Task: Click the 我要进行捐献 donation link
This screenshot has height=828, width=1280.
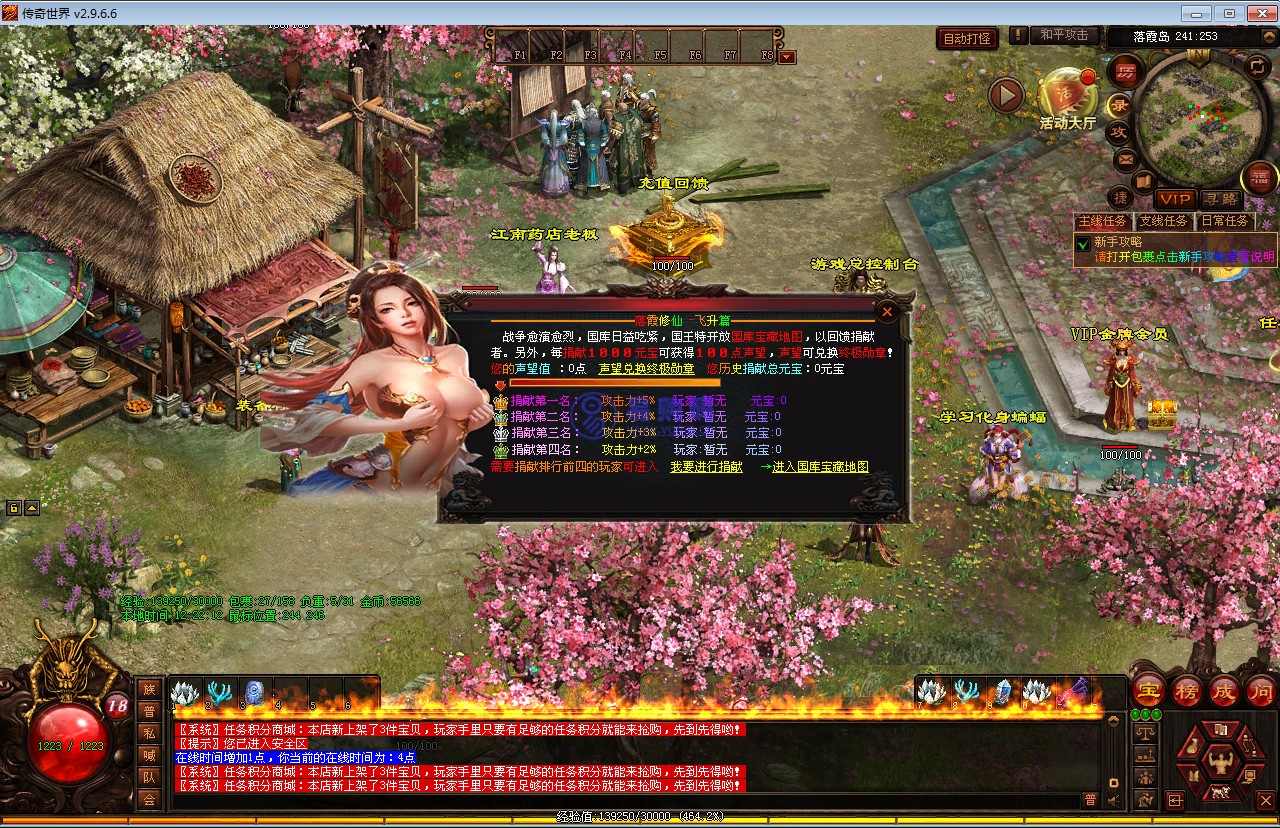Action: 706,467
